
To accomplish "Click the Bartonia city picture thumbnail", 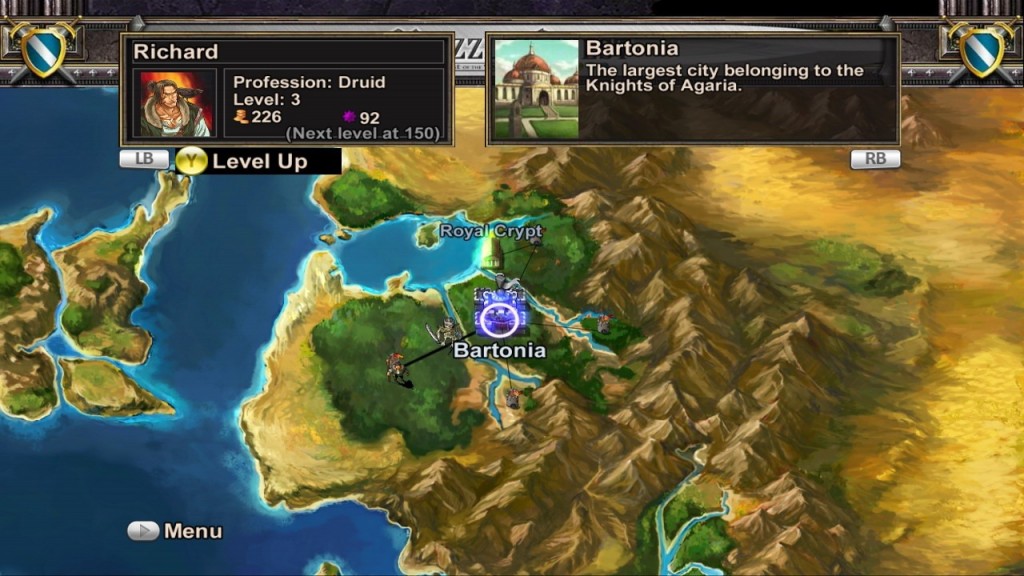I will click(x=536, y=89).
